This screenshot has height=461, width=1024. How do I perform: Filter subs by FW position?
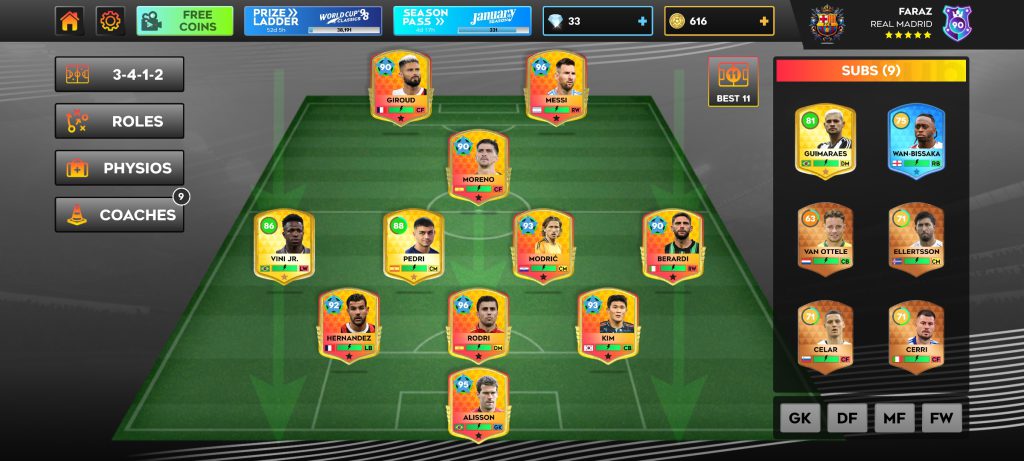[941, 418]
